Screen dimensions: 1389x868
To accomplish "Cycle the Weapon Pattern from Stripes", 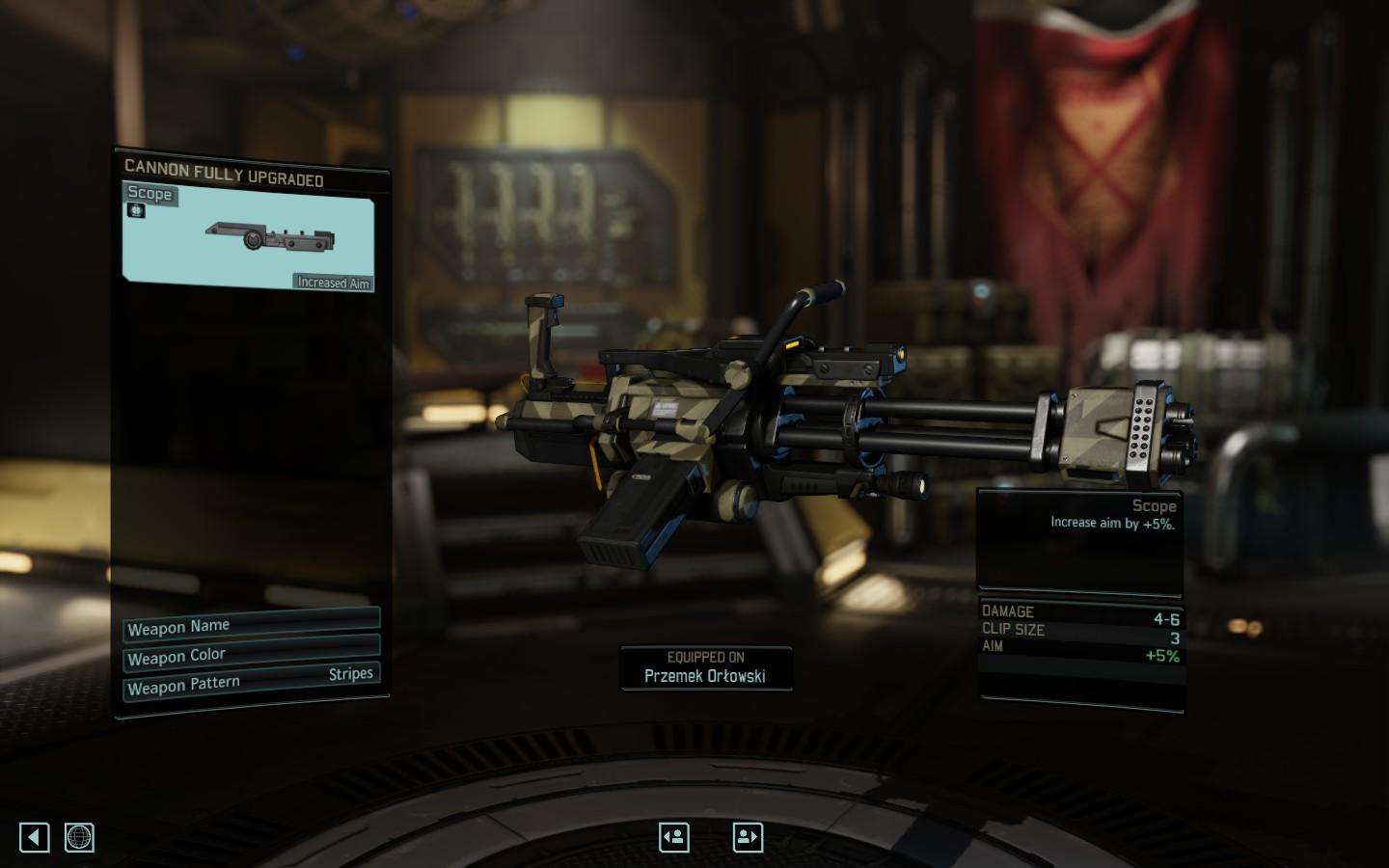I will pos(251,682).
